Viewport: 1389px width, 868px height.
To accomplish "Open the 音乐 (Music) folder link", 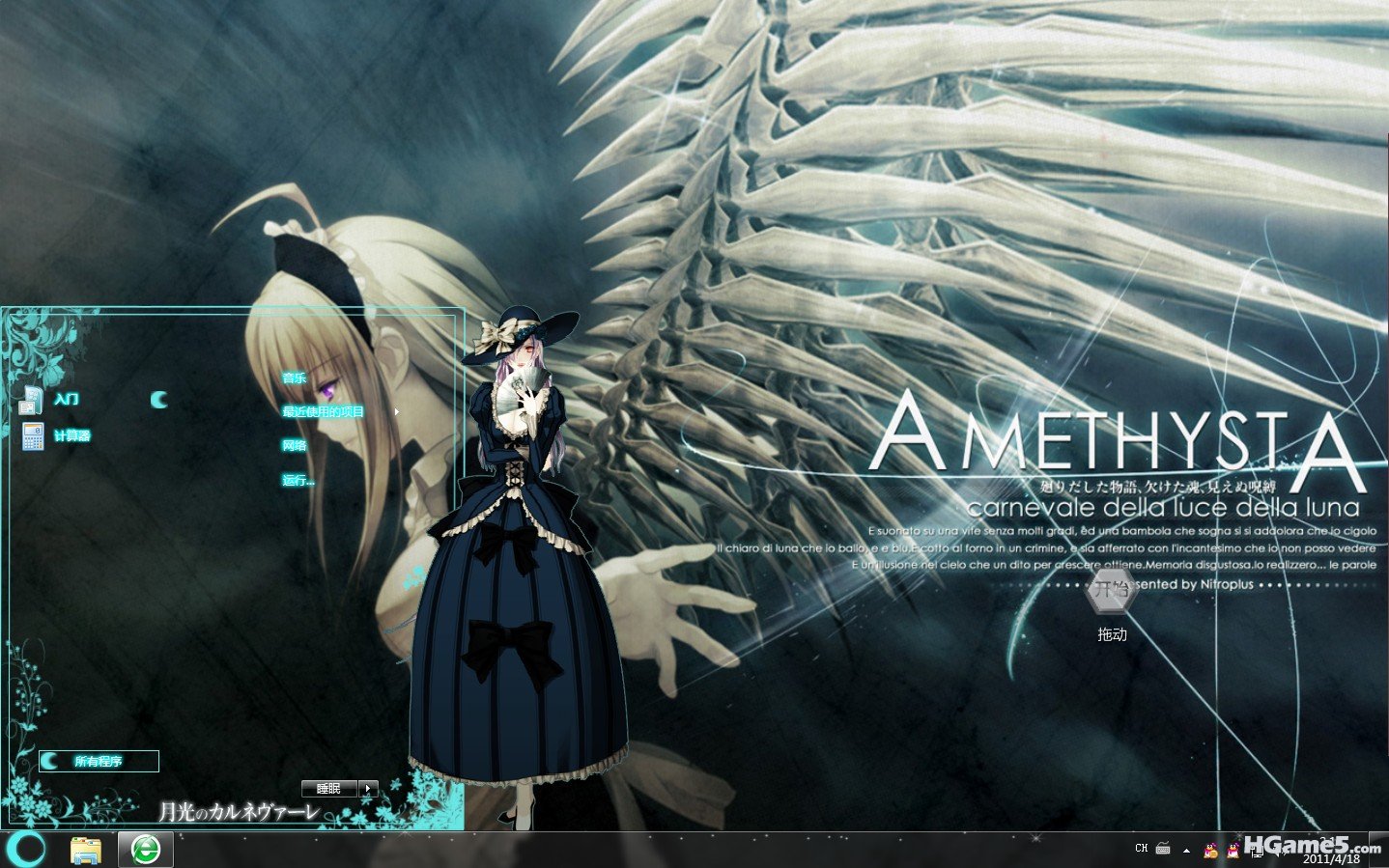I will click(x=295, y=378).
